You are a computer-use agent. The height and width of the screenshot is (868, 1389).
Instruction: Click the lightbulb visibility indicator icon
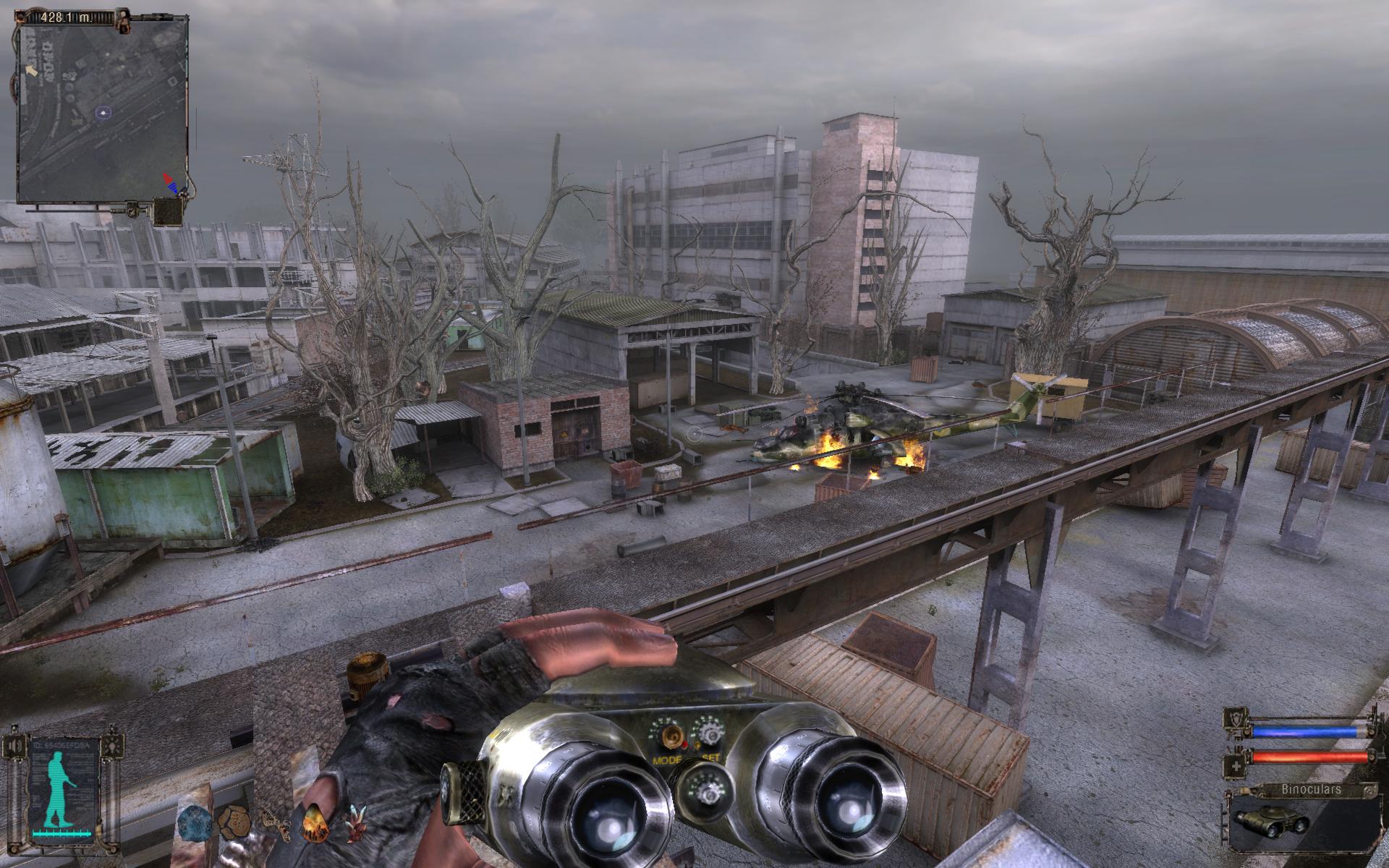tap(111, 745)
